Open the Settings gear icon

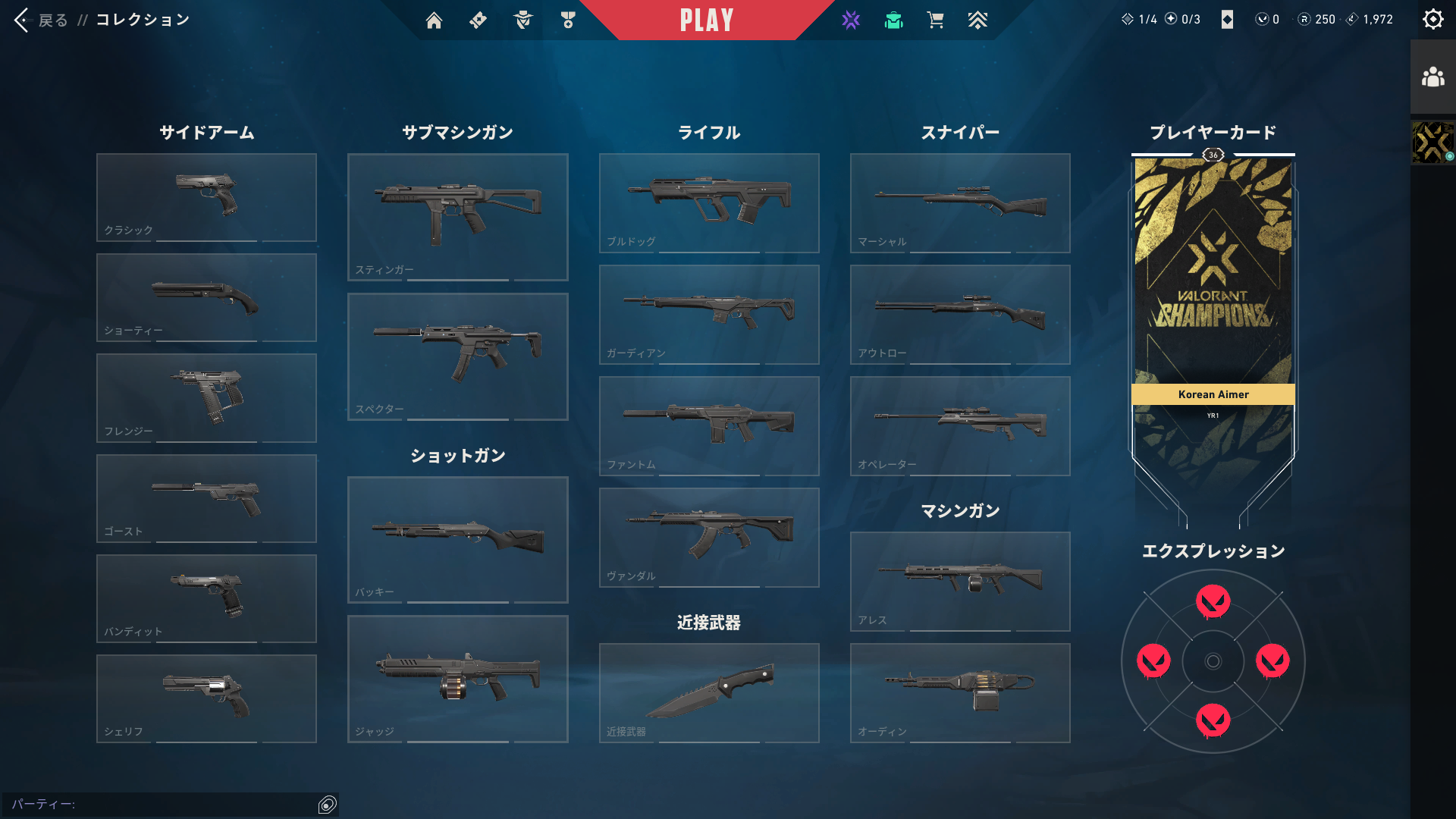[x=1432, y=19]
